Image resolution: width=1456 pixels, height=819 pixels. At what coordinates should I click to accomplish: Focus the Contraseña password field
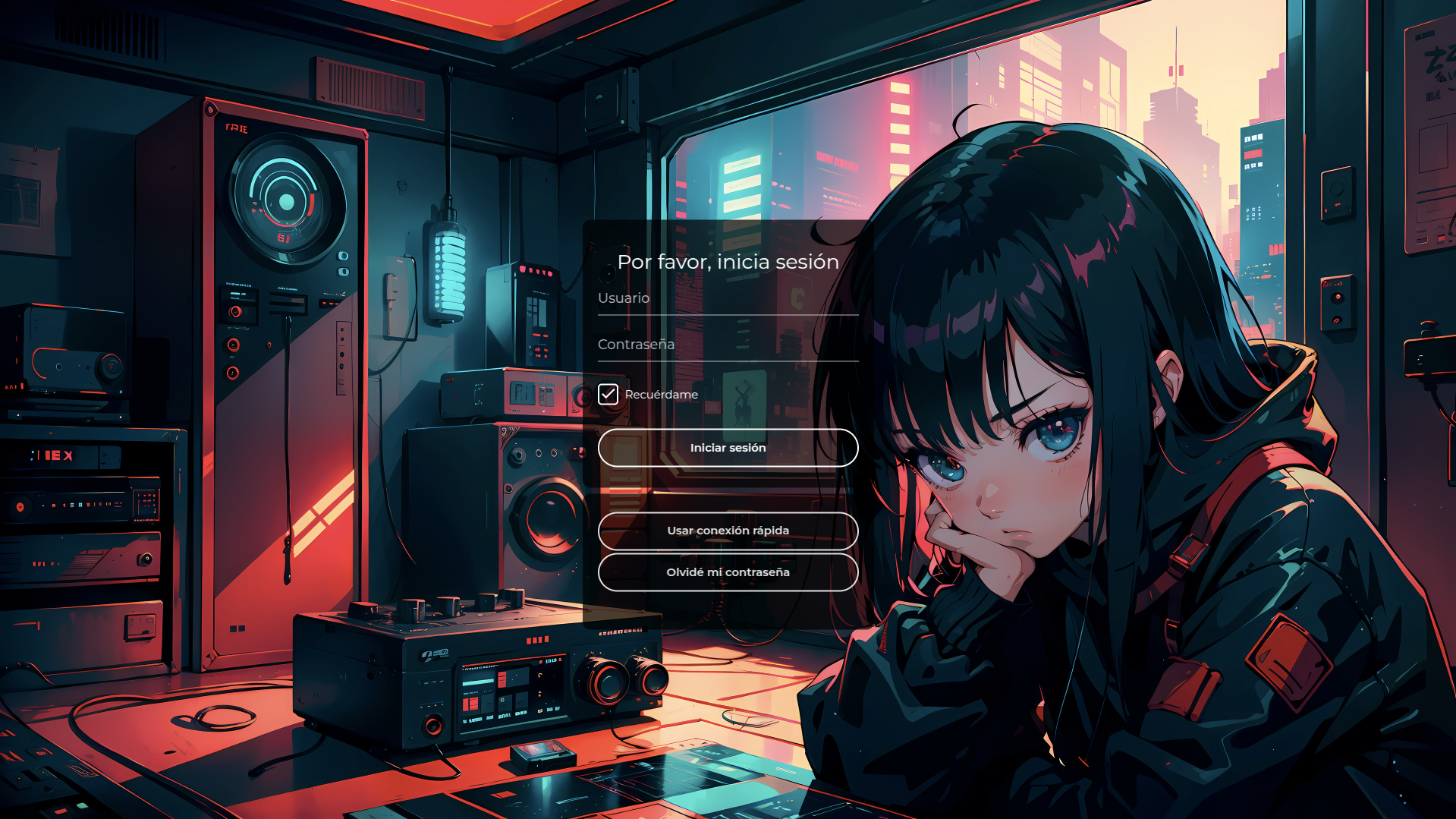(x=727, y=345)
